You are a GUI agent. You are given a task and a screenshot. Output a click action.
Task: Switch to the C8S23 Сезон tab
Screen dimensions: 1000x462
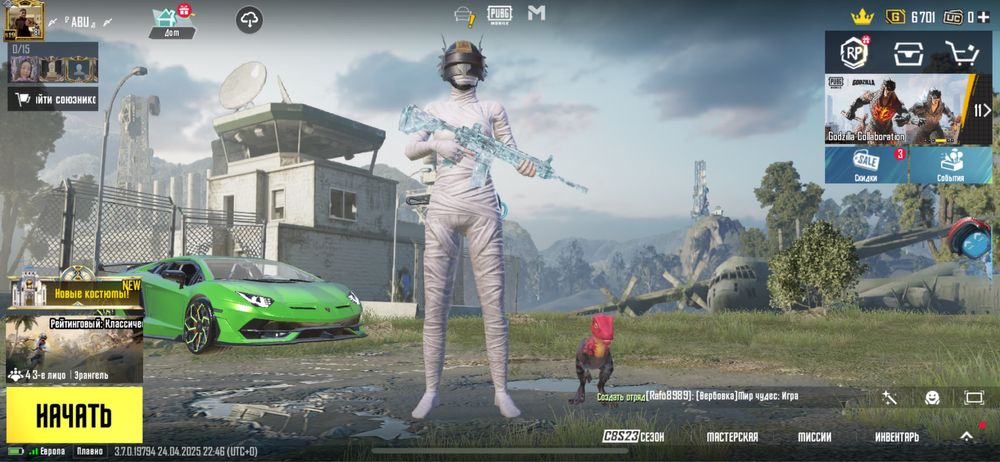tap(633, 437)
